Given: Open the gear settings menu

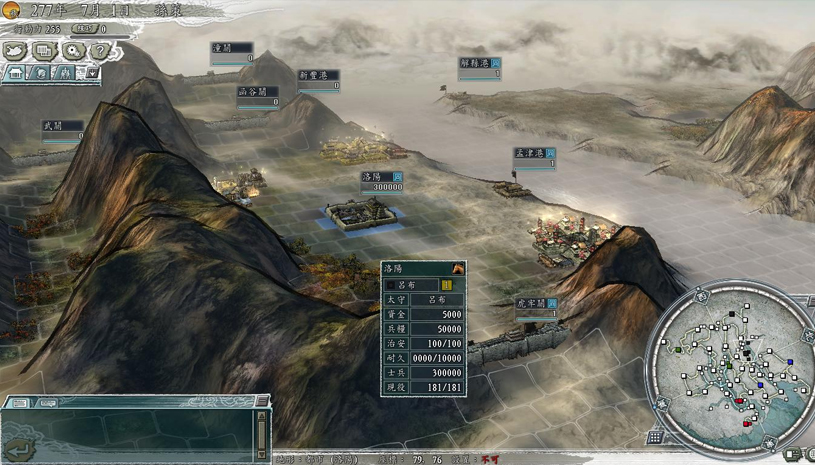Looking at the screenshot, I should tap(73, 50).
